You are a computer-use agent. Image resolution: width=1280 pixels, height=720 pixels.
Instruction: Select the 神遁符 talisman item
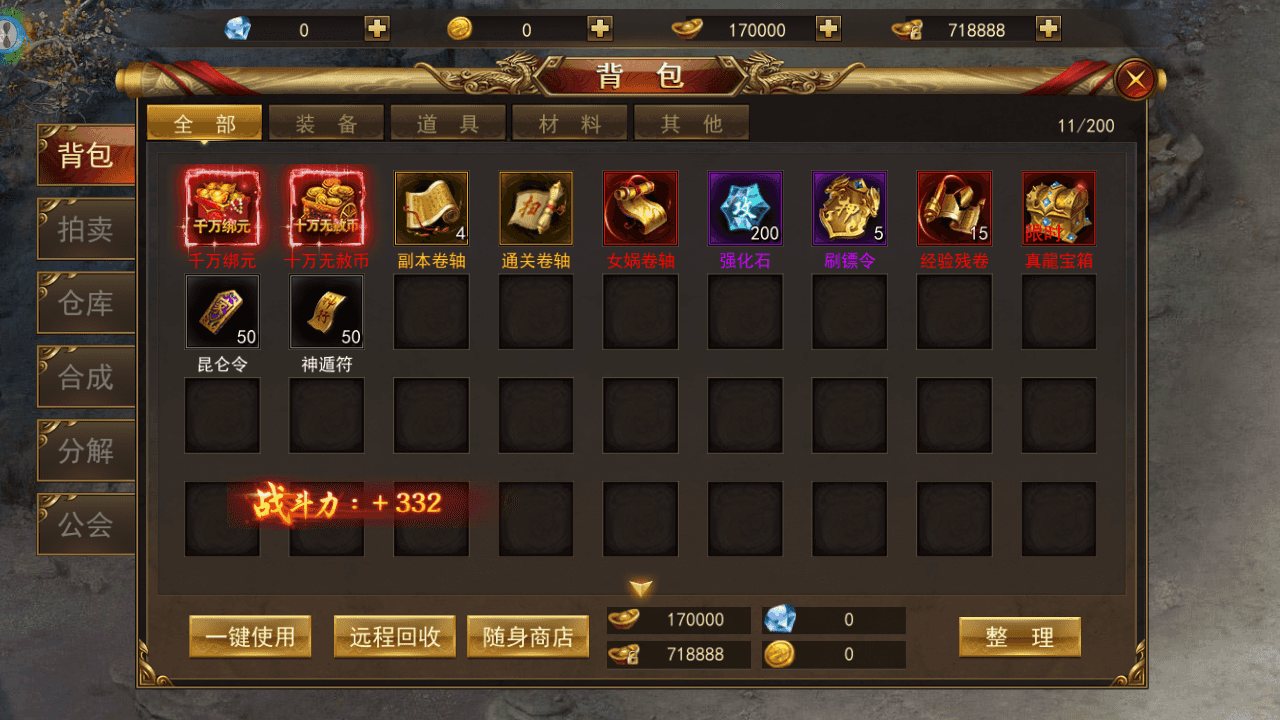click(326, 311)
